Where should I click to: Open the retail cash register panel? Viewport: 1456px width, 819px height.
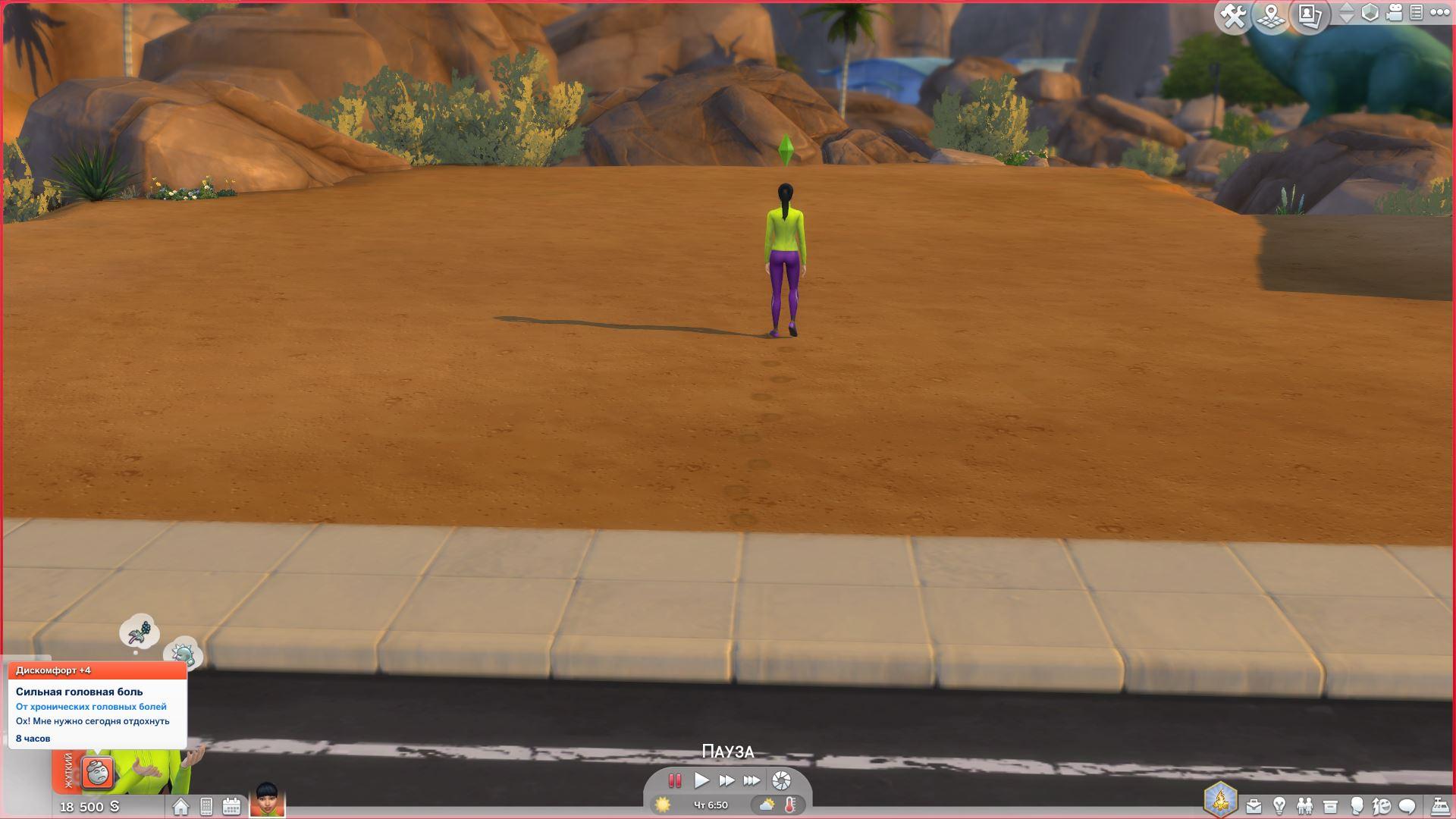pos(1439,805)
